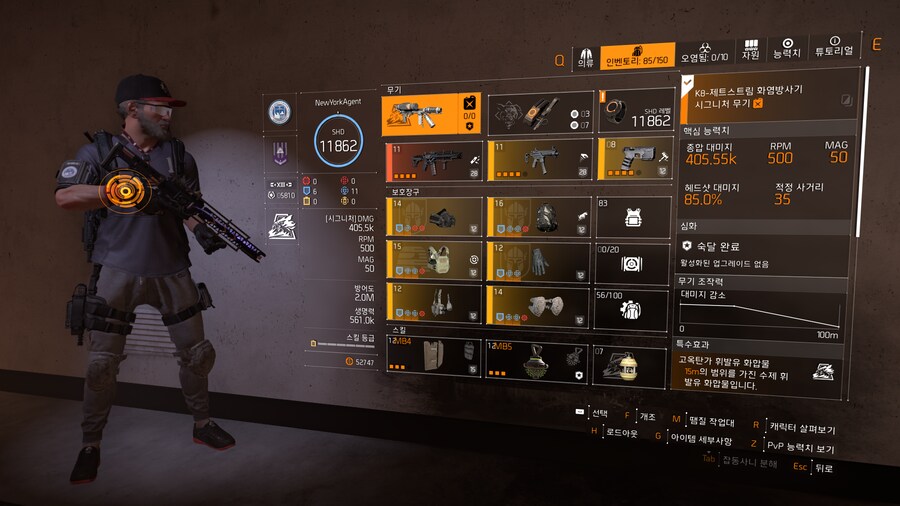Show the 능력치 stats tab
The height and width of the screenshot is (506, 900).
(x=787, y=50)
